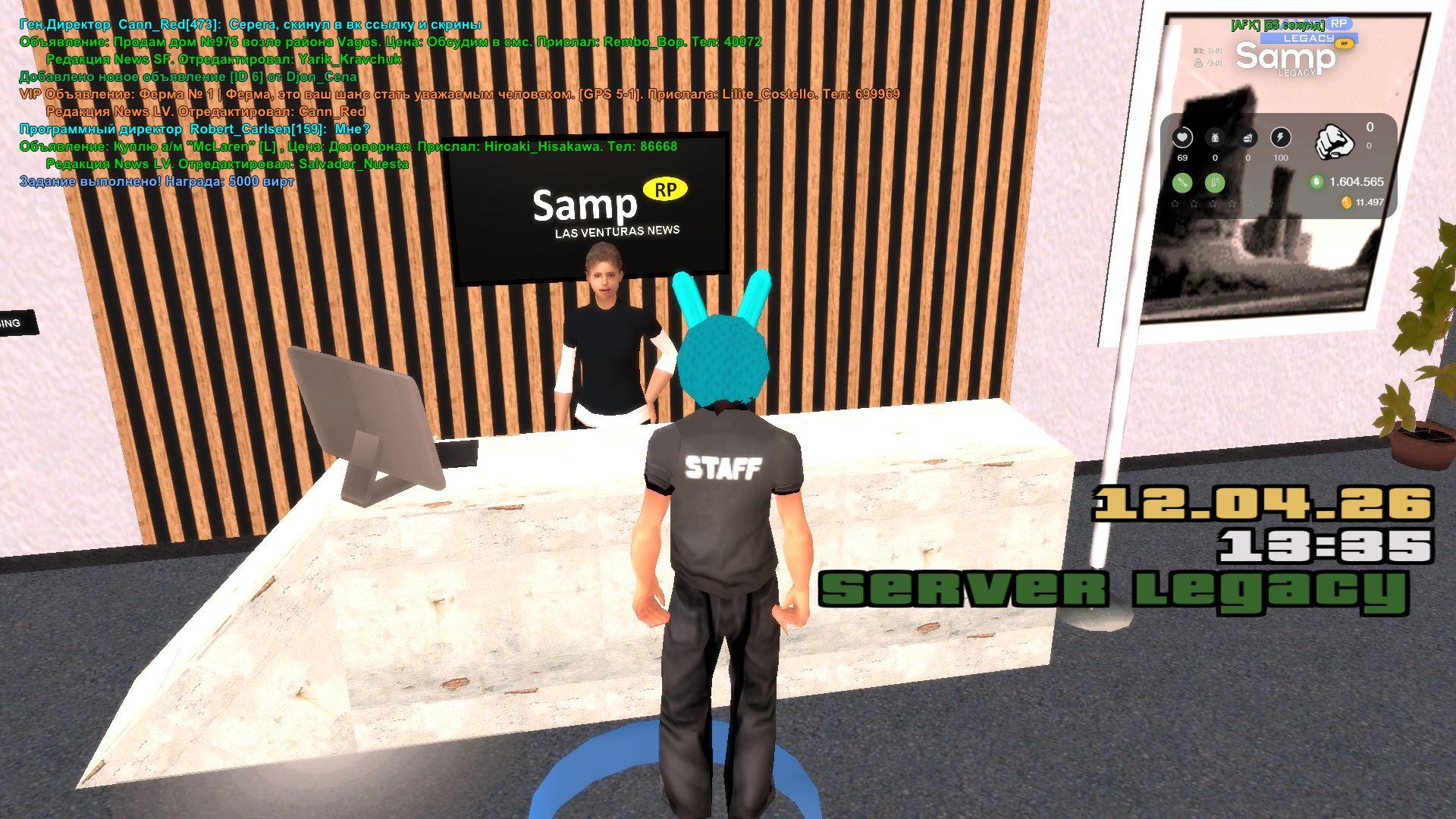This screenshot has width=1456, height=819.
Task: Click the green thermometer status icon
Action: (x=1215, y=182)
